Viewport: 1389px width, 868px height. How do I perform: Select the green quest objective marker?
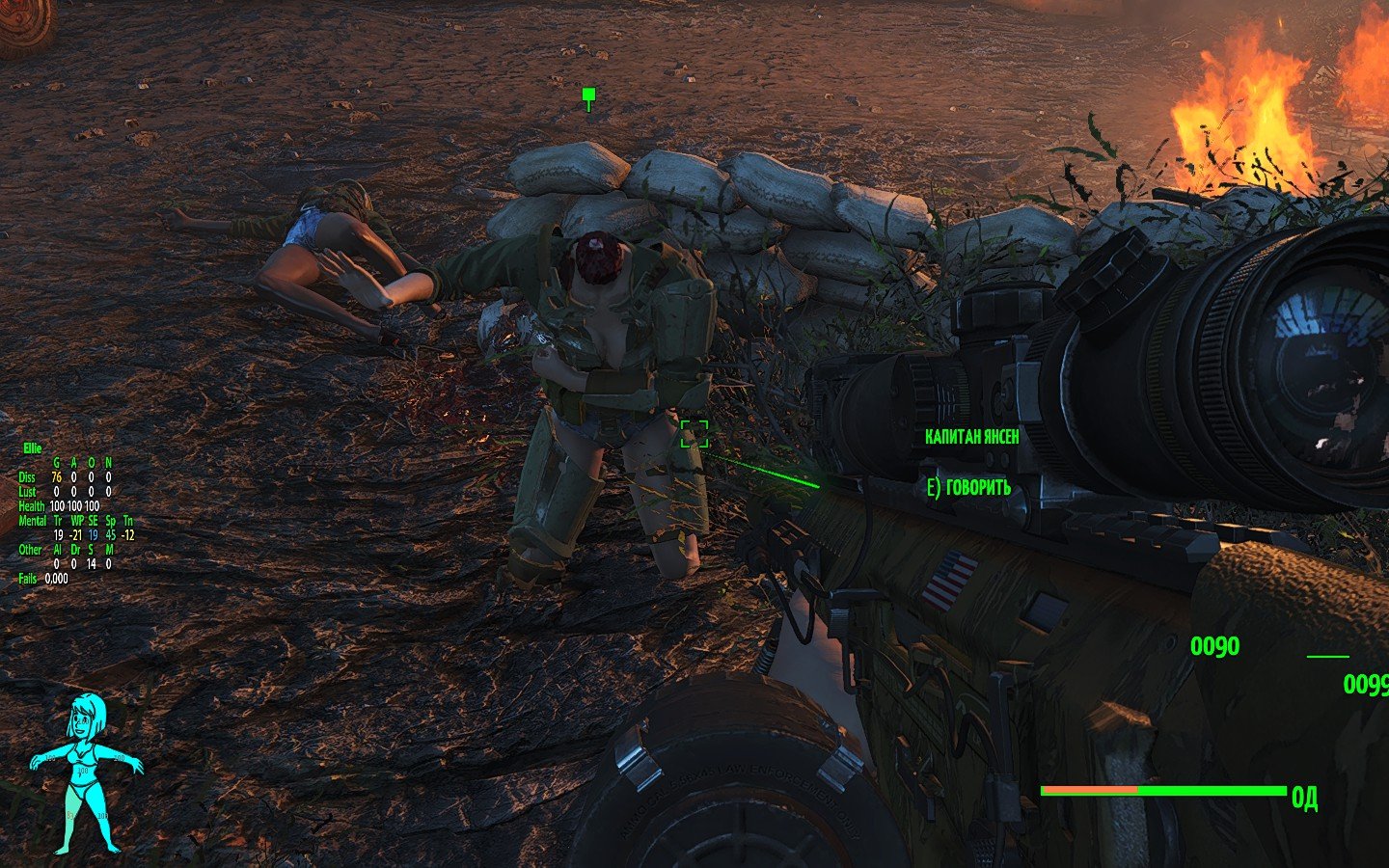click(x=588, y=95)
